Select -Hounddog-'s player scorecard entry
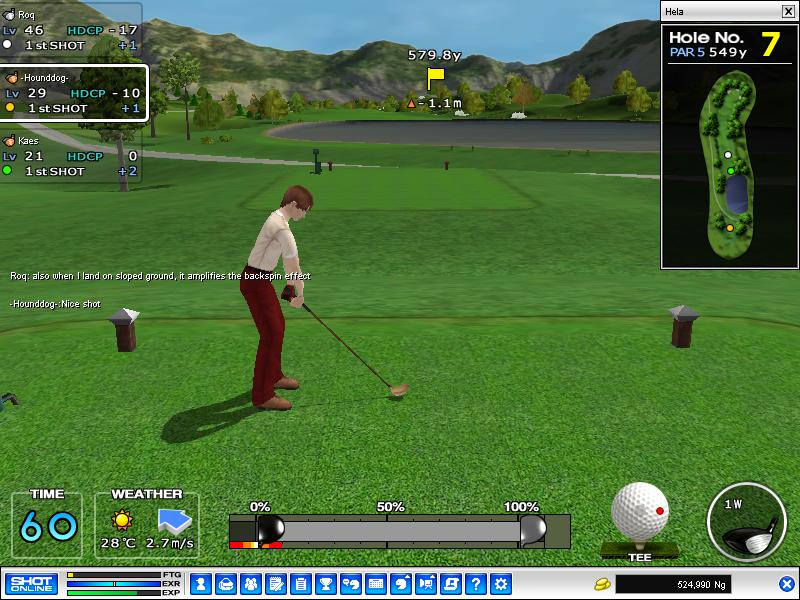This screenshot has width=800, height=600. 73,93
